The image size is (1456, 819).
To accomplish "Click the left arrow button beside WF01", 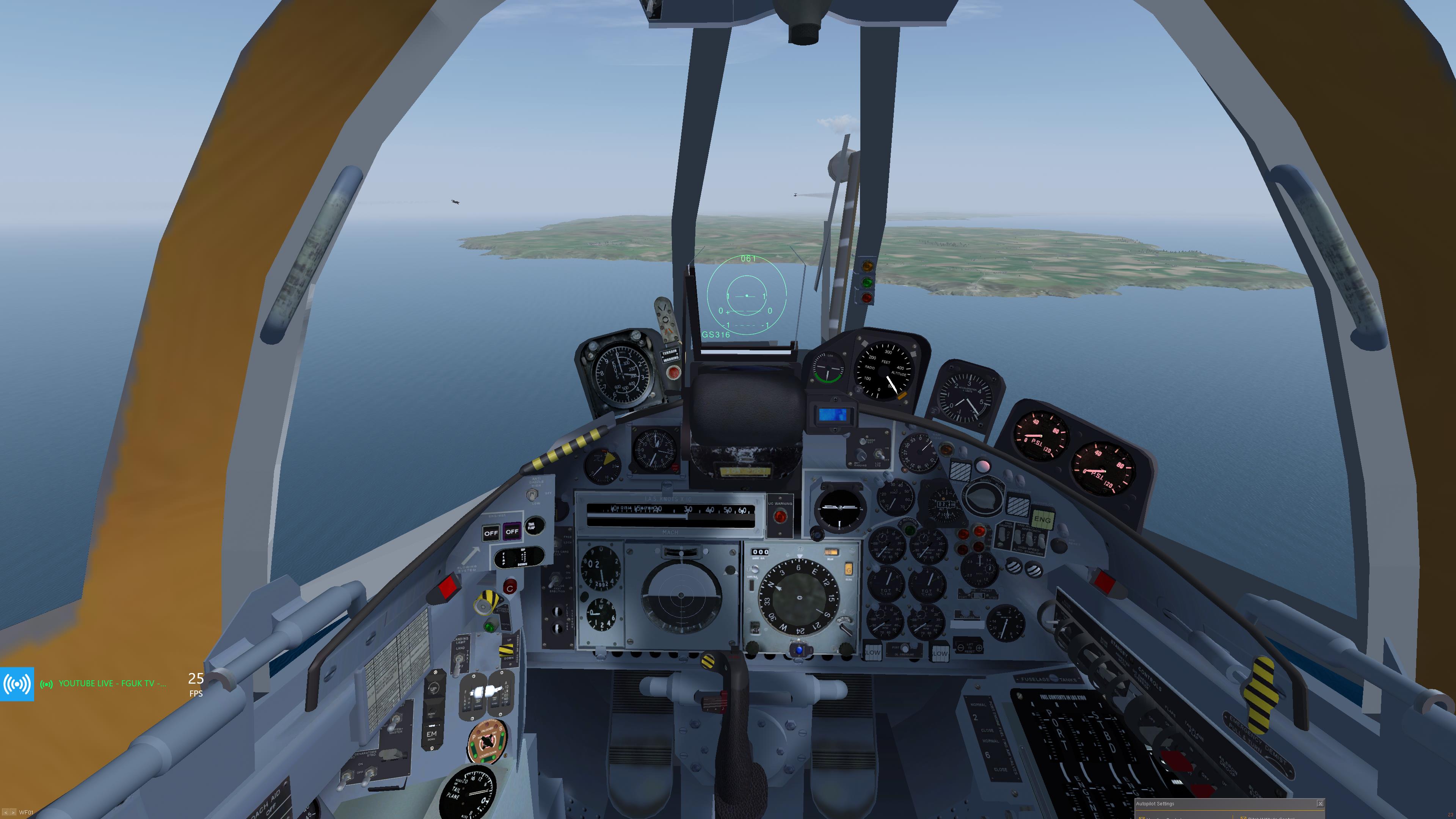I will (x=6, y=812).
